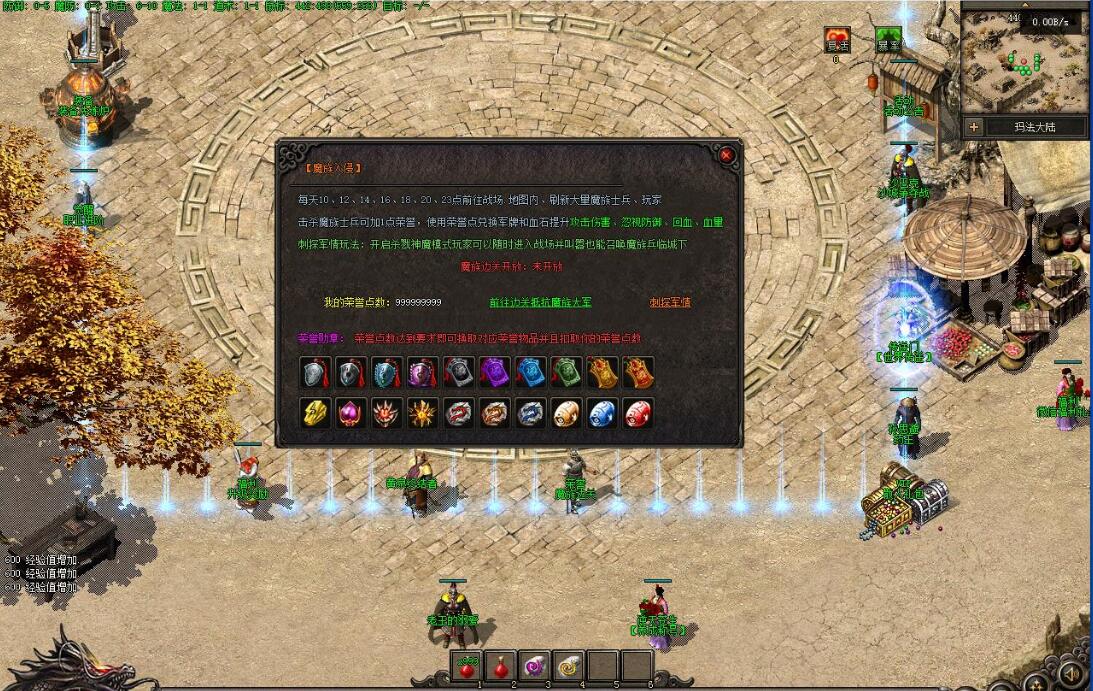The width and height of the screenshot is (1093, 691).
Task: Click the green 前往边关抵抗魔族大军 link
Action: pyautogui.click(x=540, y=302)
